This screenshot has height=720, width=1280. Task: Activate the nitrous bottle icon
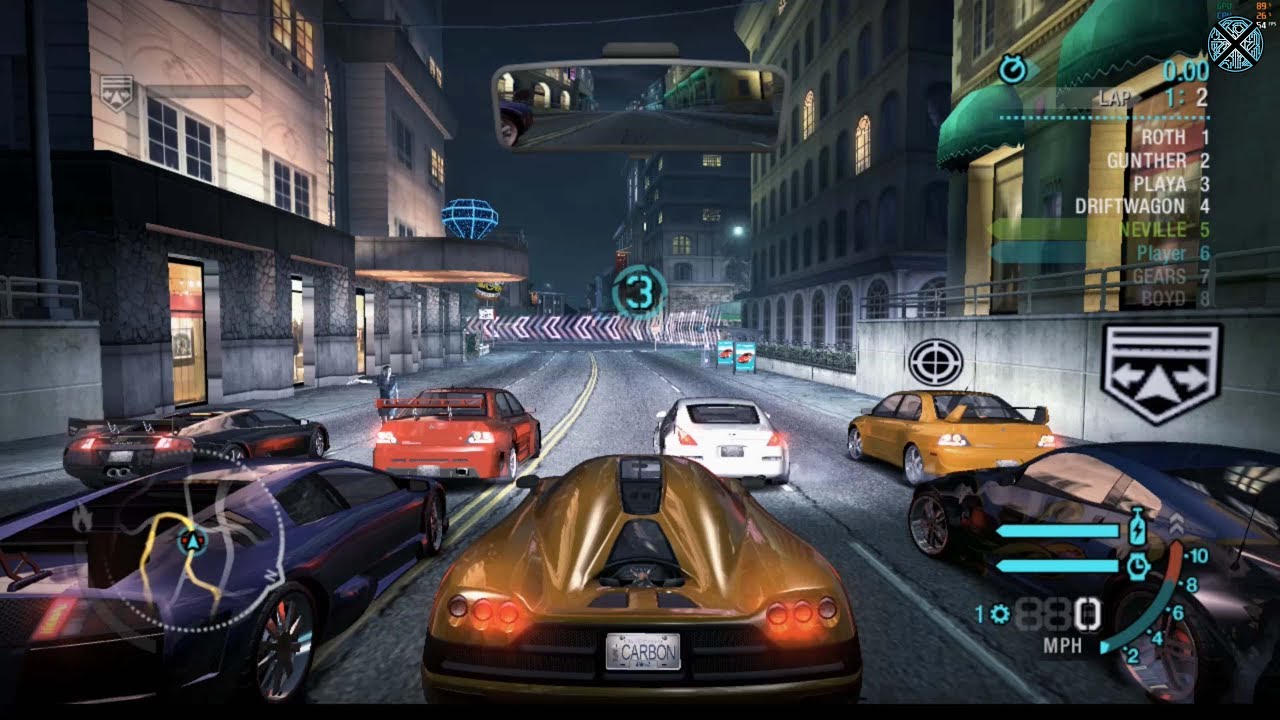pyautogui.click(x=1136, y=528)
